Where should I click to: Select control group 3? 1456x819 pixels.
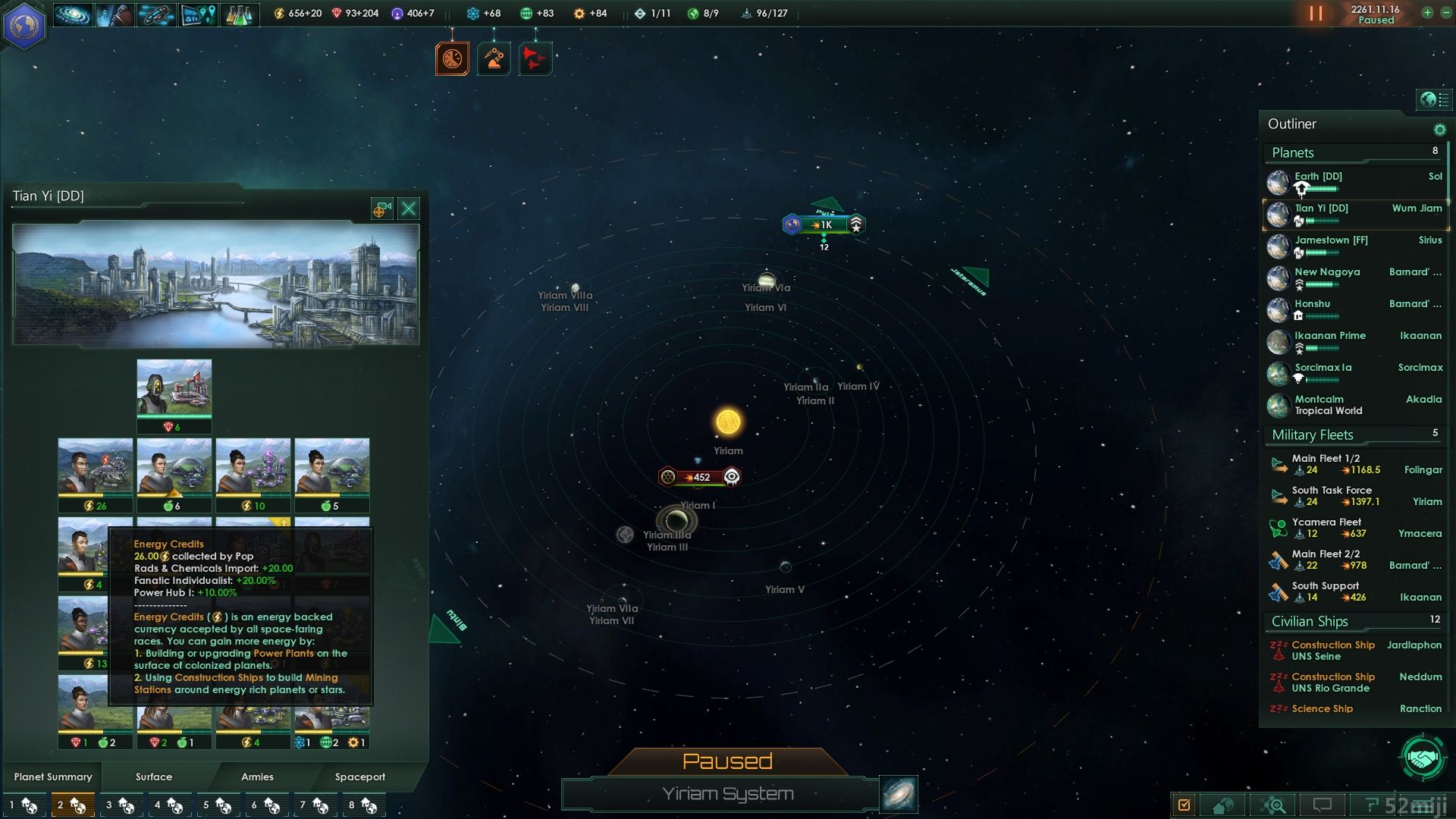pos(119,805)
